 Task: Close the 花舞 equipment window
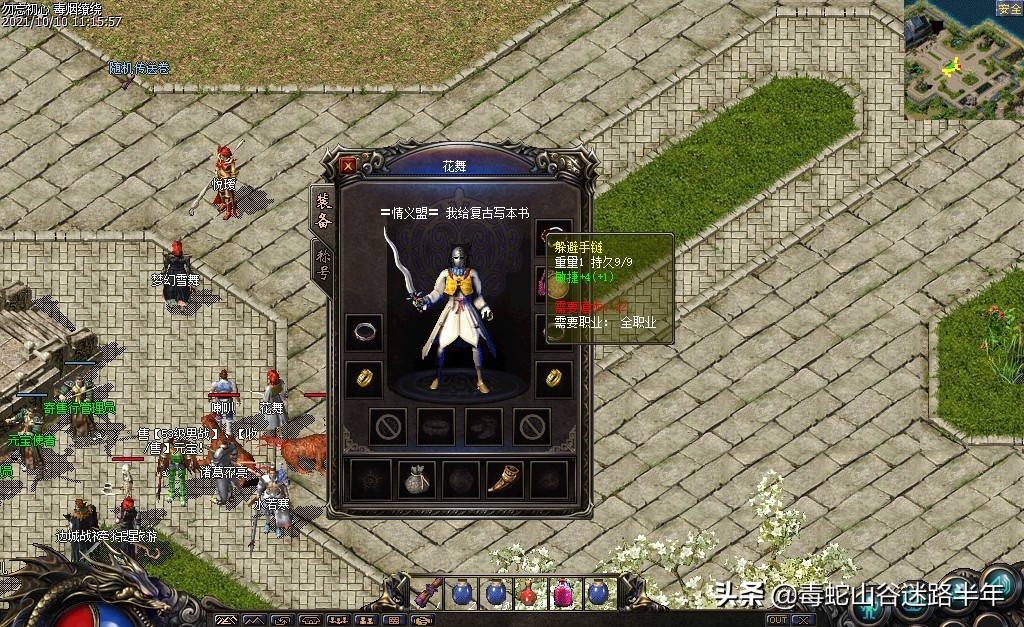[348, 165]
